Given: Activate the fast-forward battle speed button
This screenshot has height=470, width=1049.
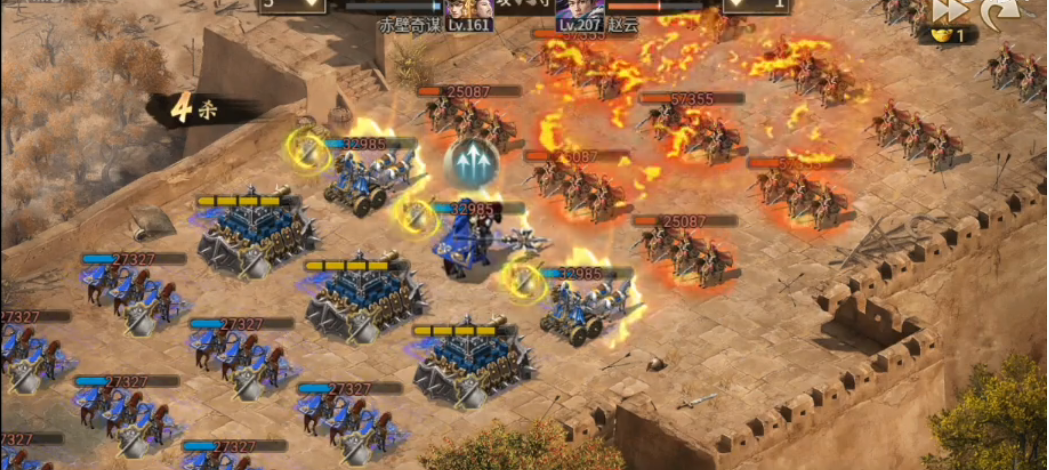Looking at the screenshot, I should pos(946,10).
